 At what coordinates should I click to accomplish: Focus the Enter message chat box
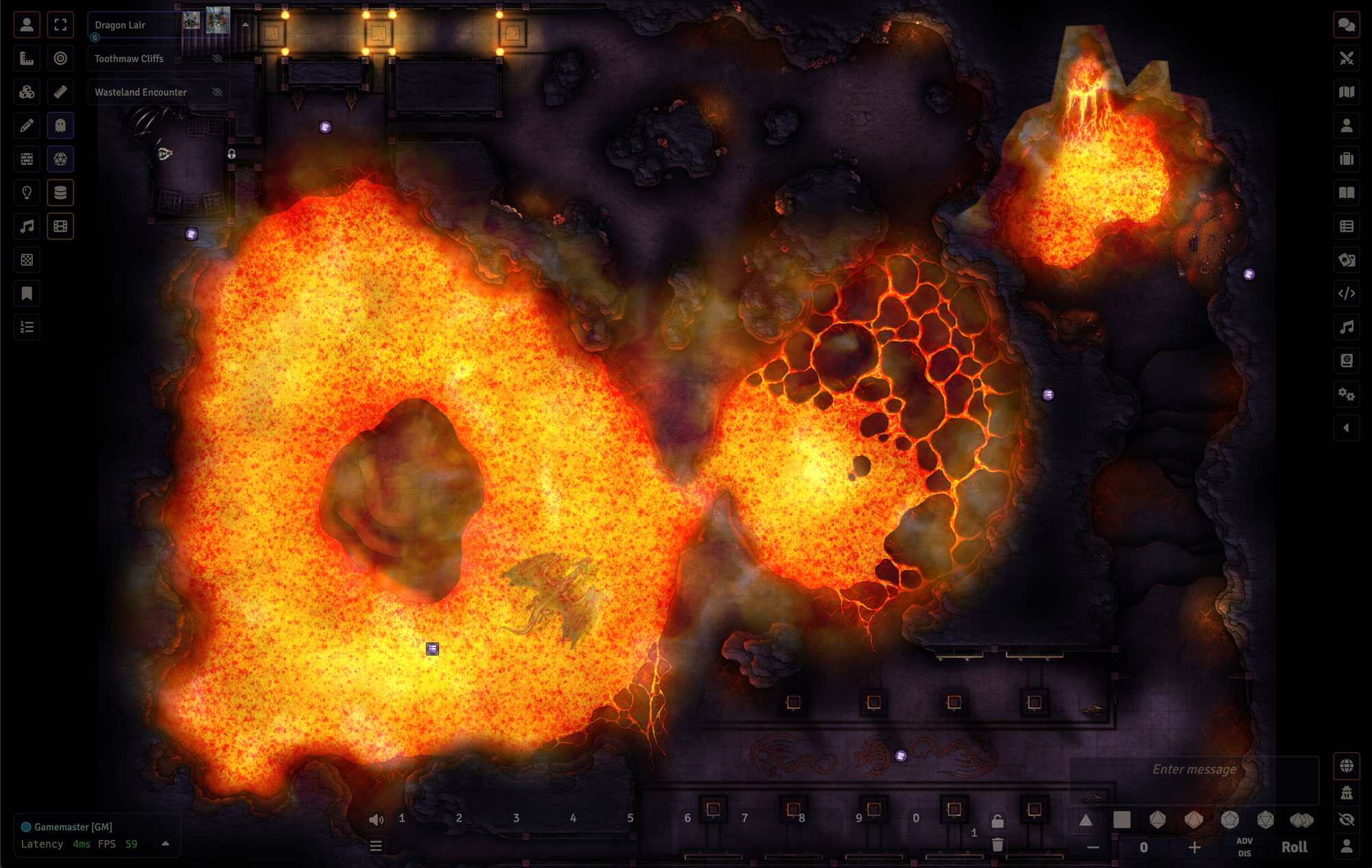tap(1194, 770)
